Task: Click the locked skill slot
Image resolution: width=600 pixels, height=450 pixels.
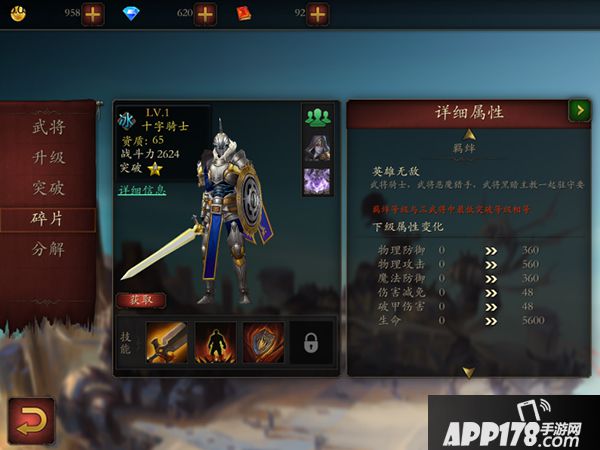Action: [x=311, y=342]
